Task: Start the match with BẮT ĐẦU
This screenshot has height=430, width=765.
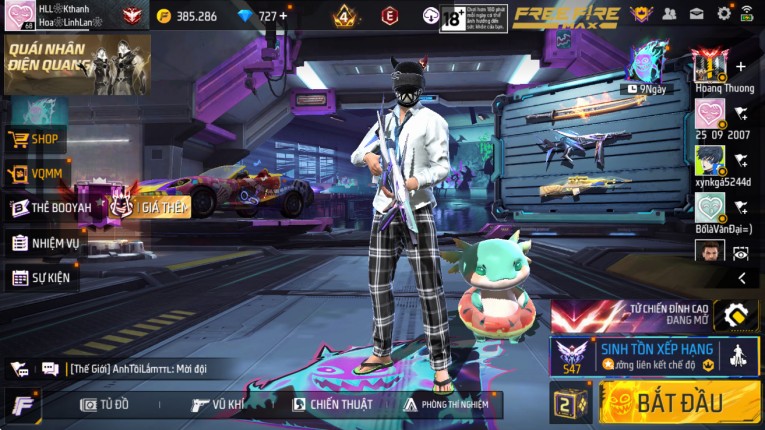Action: tap(680, 402)
